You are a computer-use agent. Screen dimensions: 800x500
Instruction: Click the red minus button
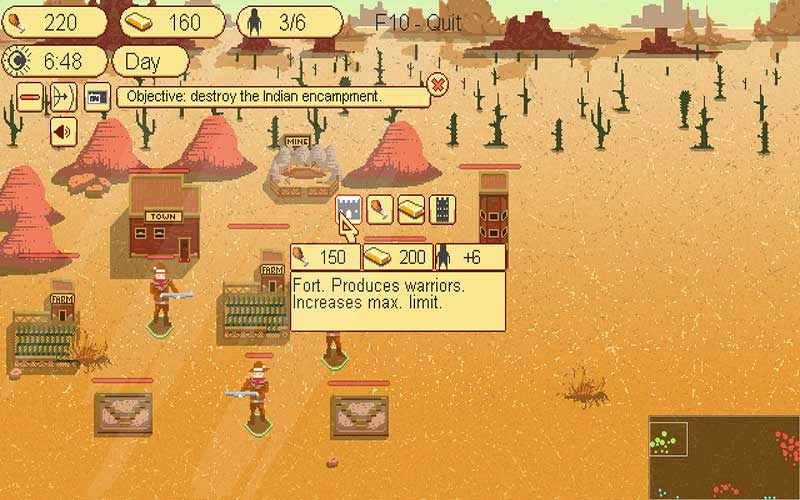click(x=31, y=97)
